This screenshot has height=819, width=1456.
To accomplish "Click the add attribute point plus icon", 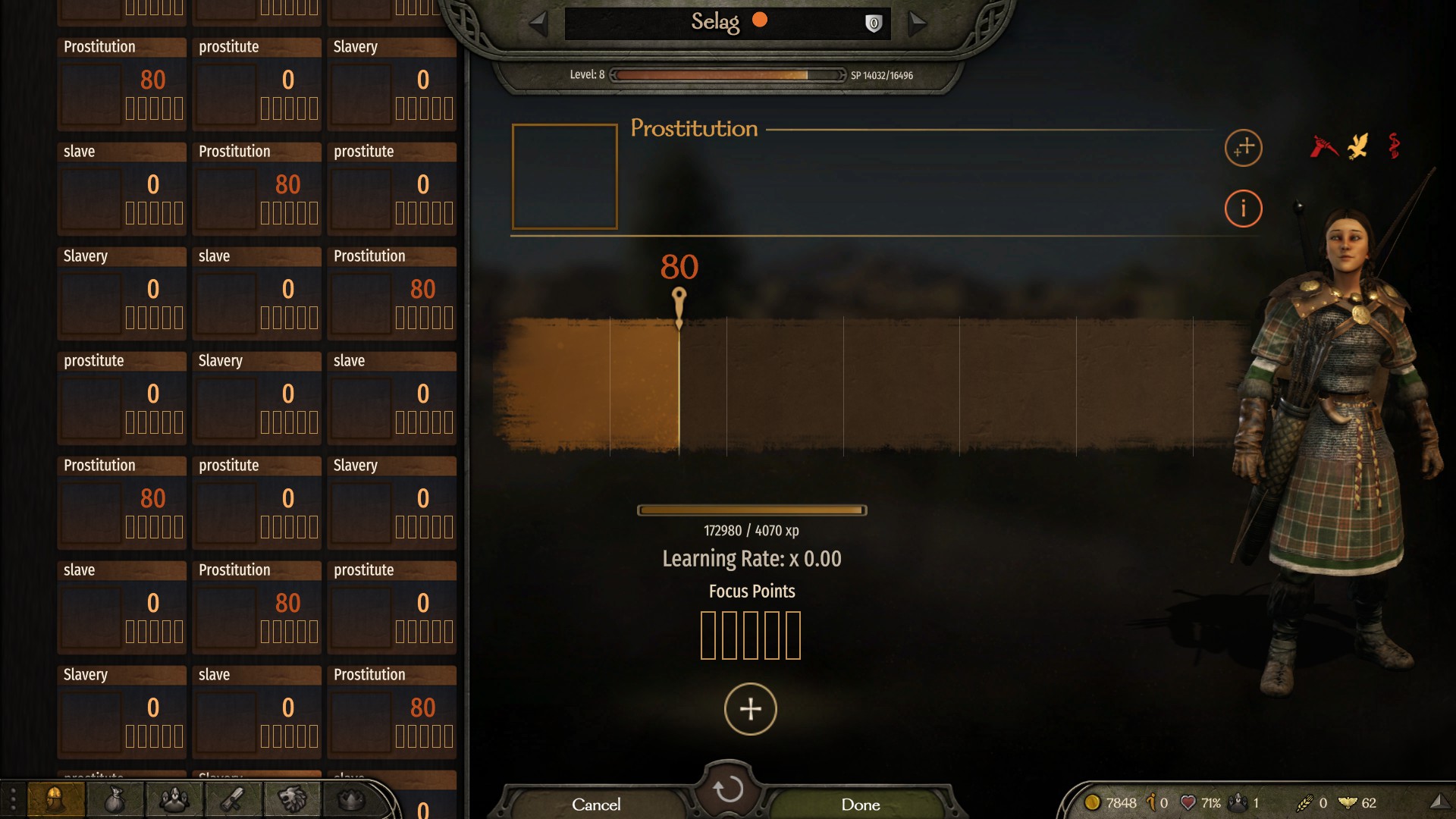I will (x=1242, y=149).
